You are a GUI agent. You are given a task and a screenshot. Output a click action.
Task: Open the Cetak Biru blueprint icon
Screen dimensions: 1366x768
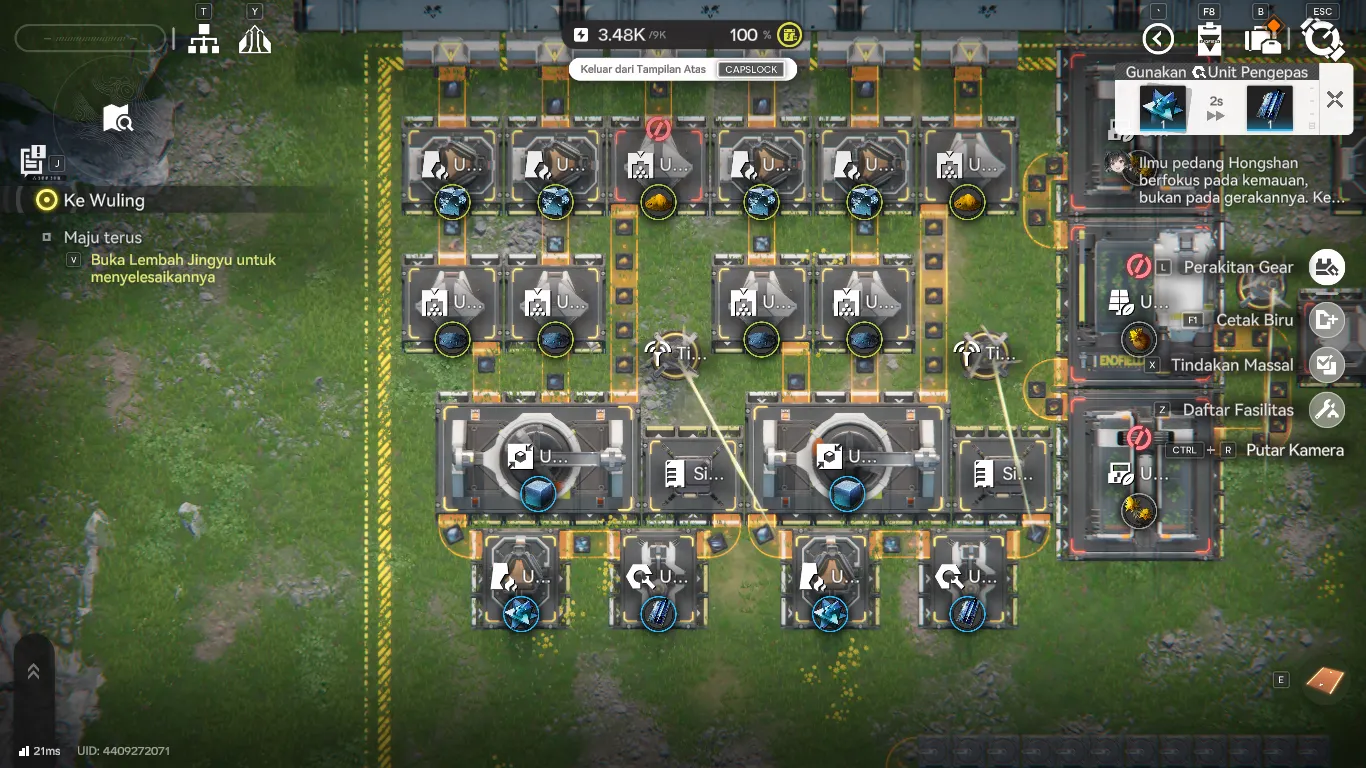click(x=1327, y=320)
